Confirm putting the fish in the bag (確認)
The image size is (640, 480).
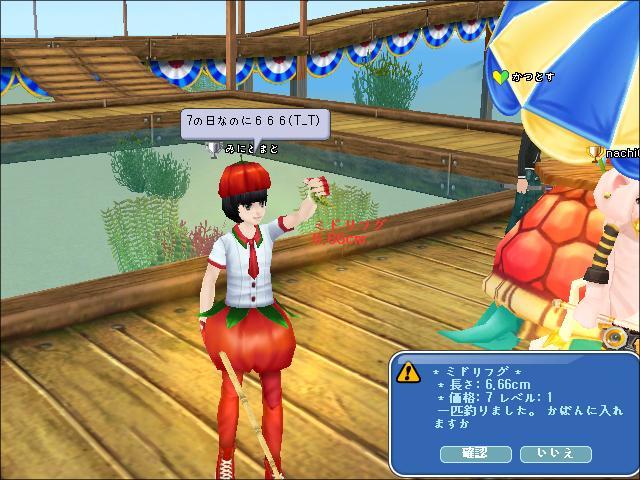[476, 454]
